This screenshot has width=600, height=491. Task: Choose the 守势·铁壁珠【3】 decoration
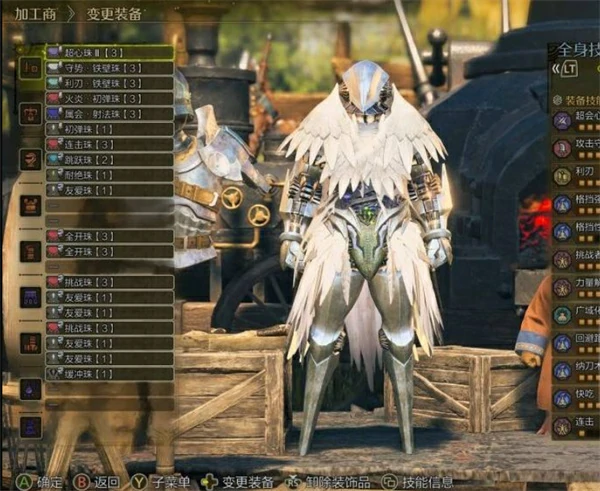coord(108,67)
